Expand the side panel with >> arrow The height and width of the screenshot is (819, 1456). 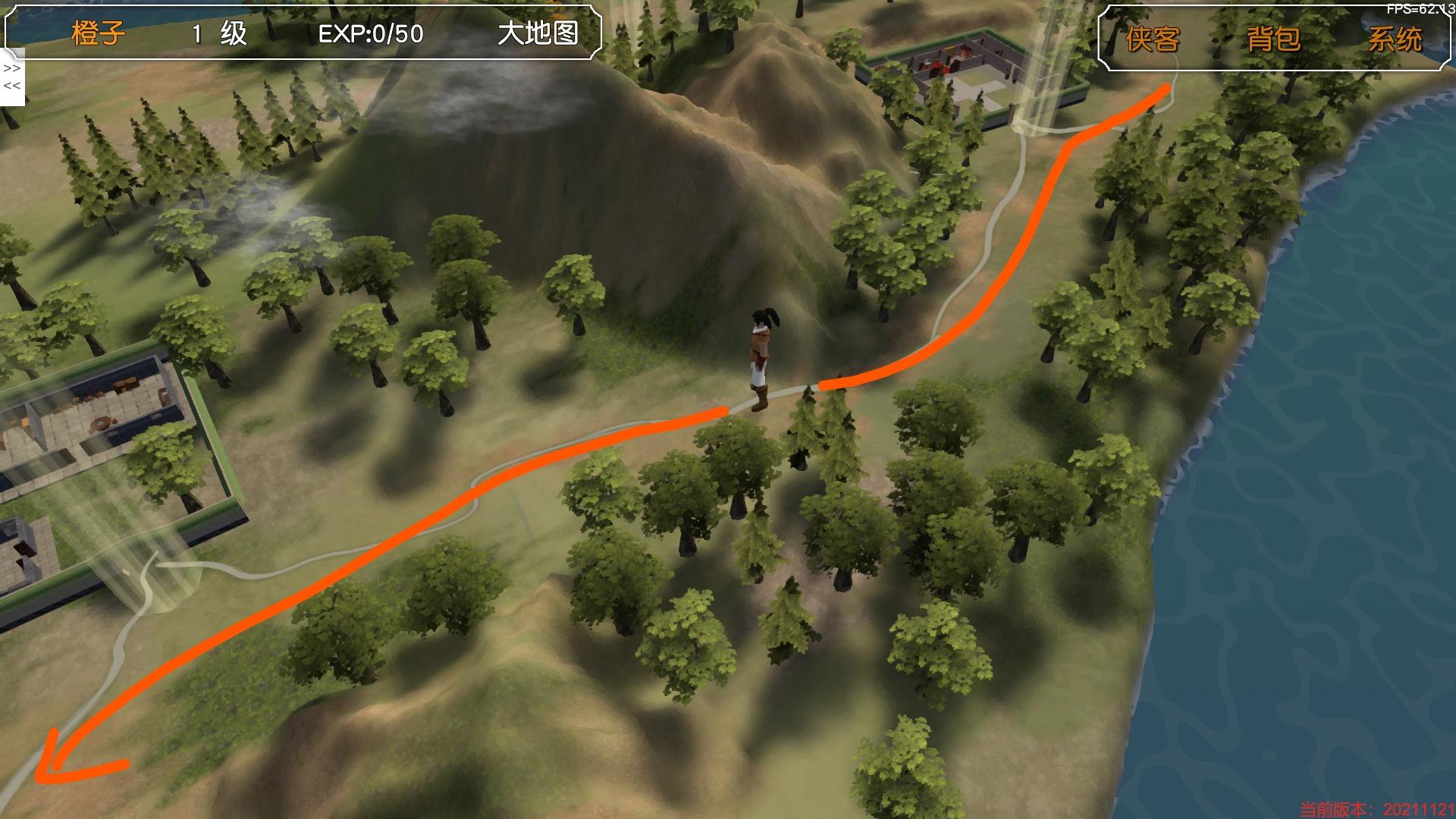(12, 68)
